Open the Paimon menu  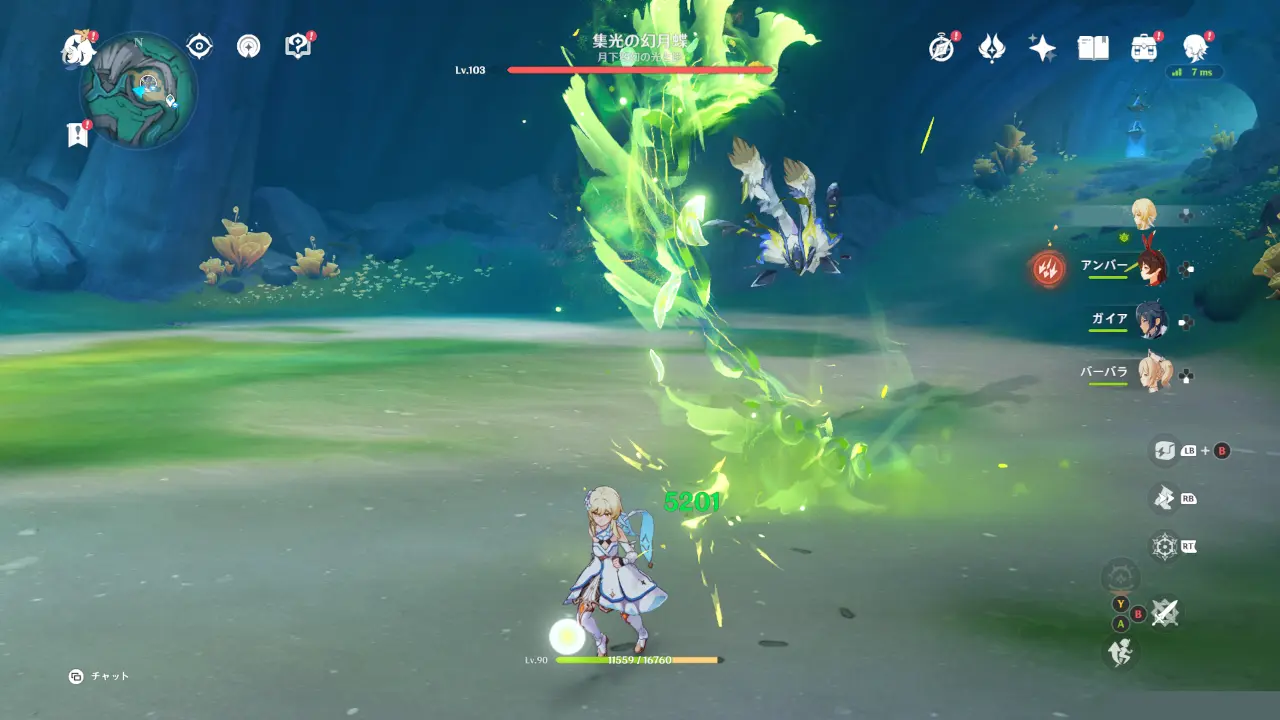point(77,47)
